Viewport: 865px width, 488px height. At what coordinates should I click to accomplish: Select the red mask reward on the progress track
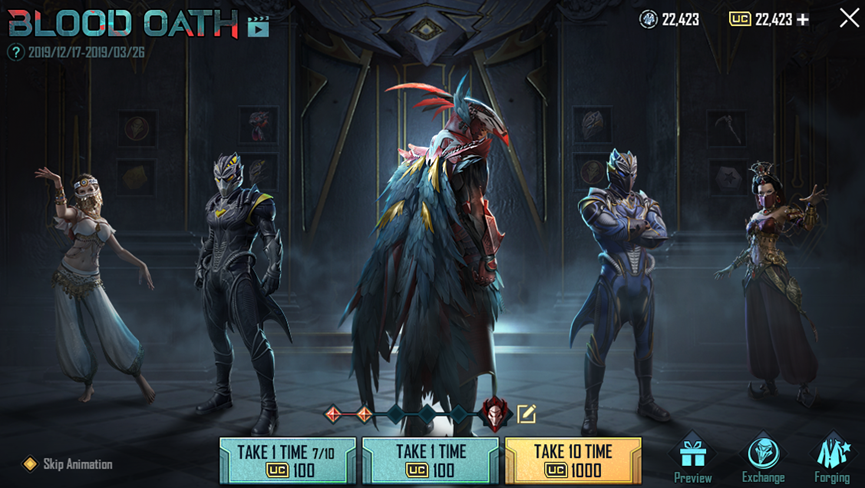click(495, 413)
